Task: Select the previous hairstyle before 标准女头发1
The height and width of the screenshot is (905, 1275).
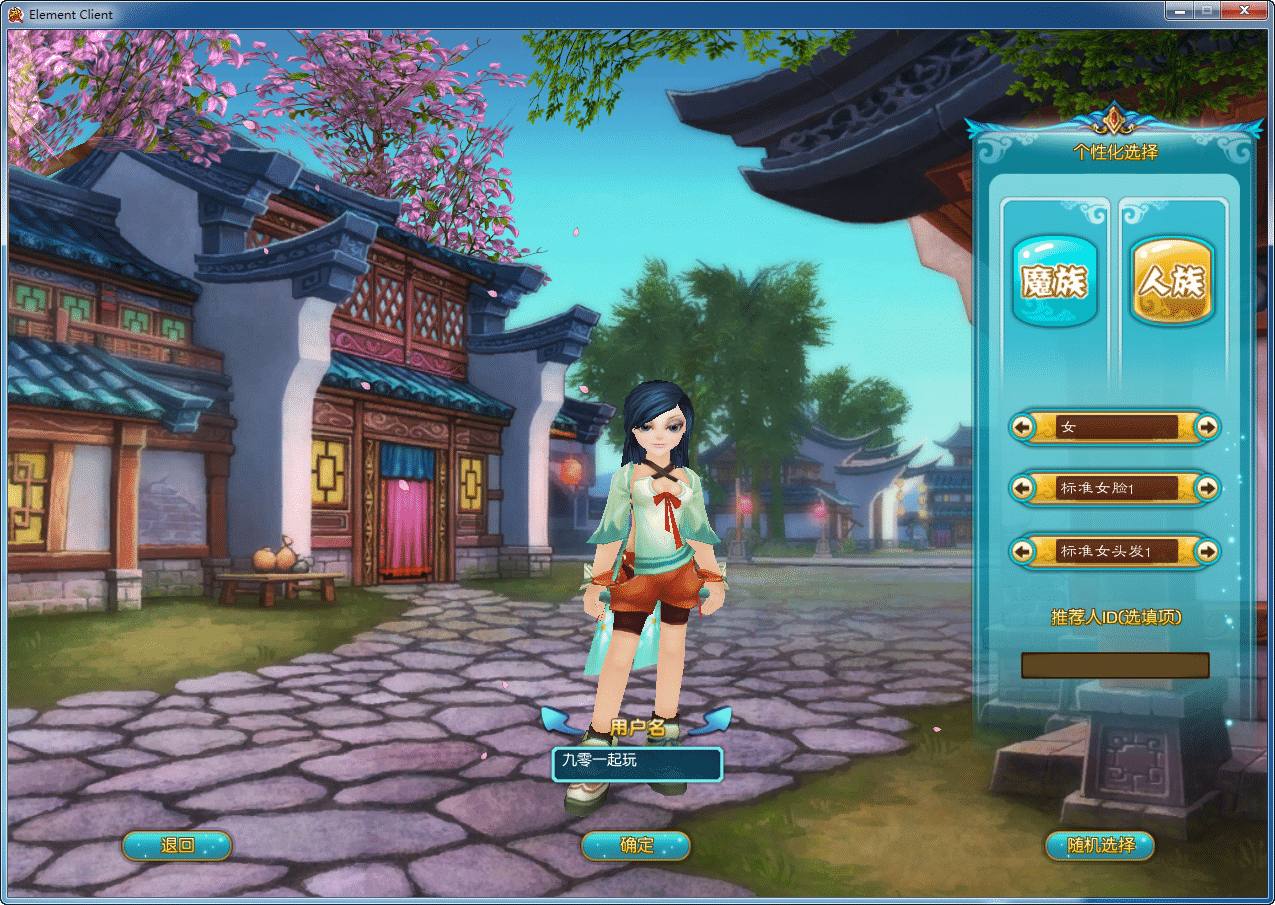Action: (1022, 550)
